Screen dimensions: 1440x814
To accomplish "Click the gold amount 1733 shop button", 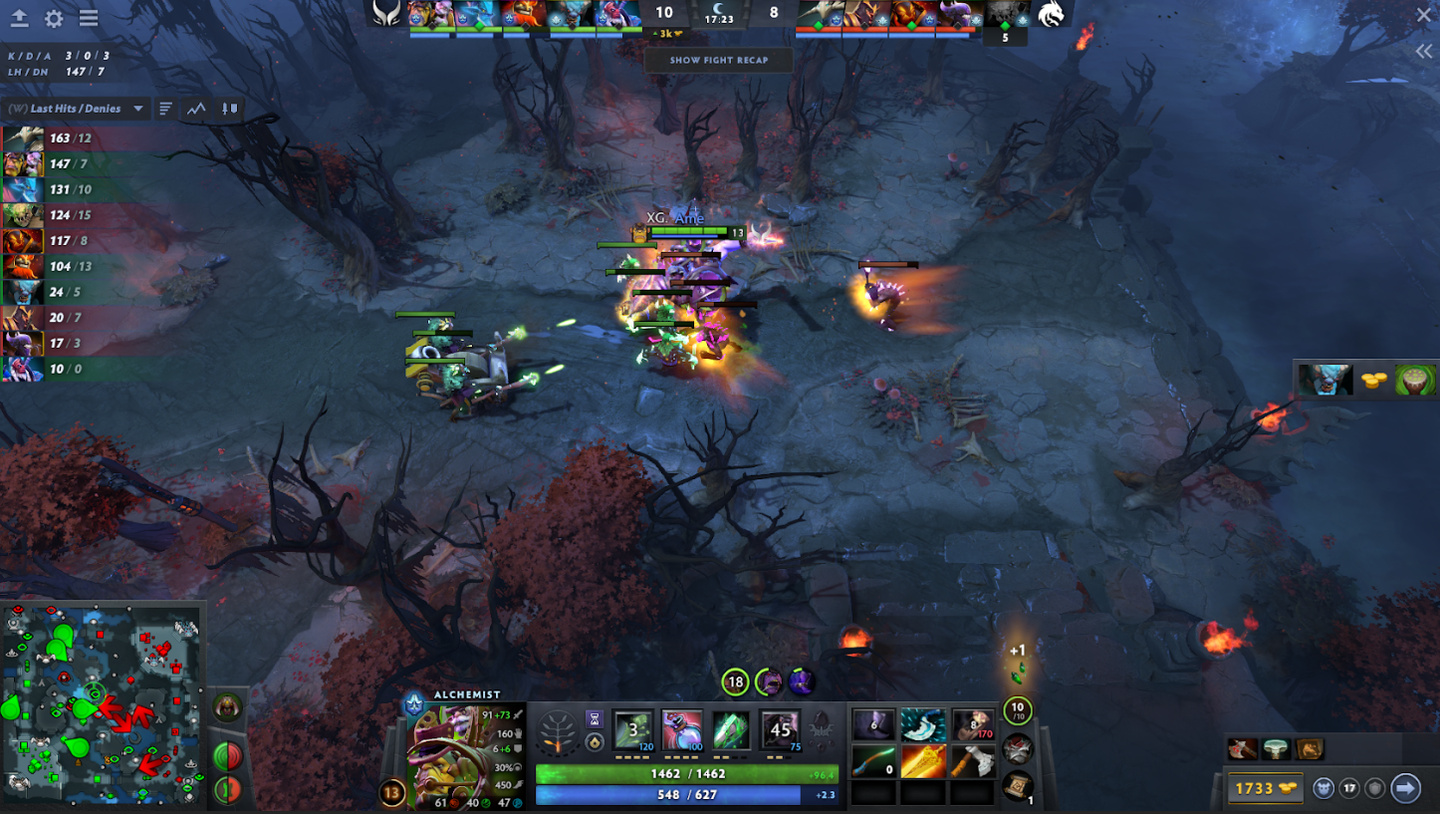I will tap(1264, 788).
